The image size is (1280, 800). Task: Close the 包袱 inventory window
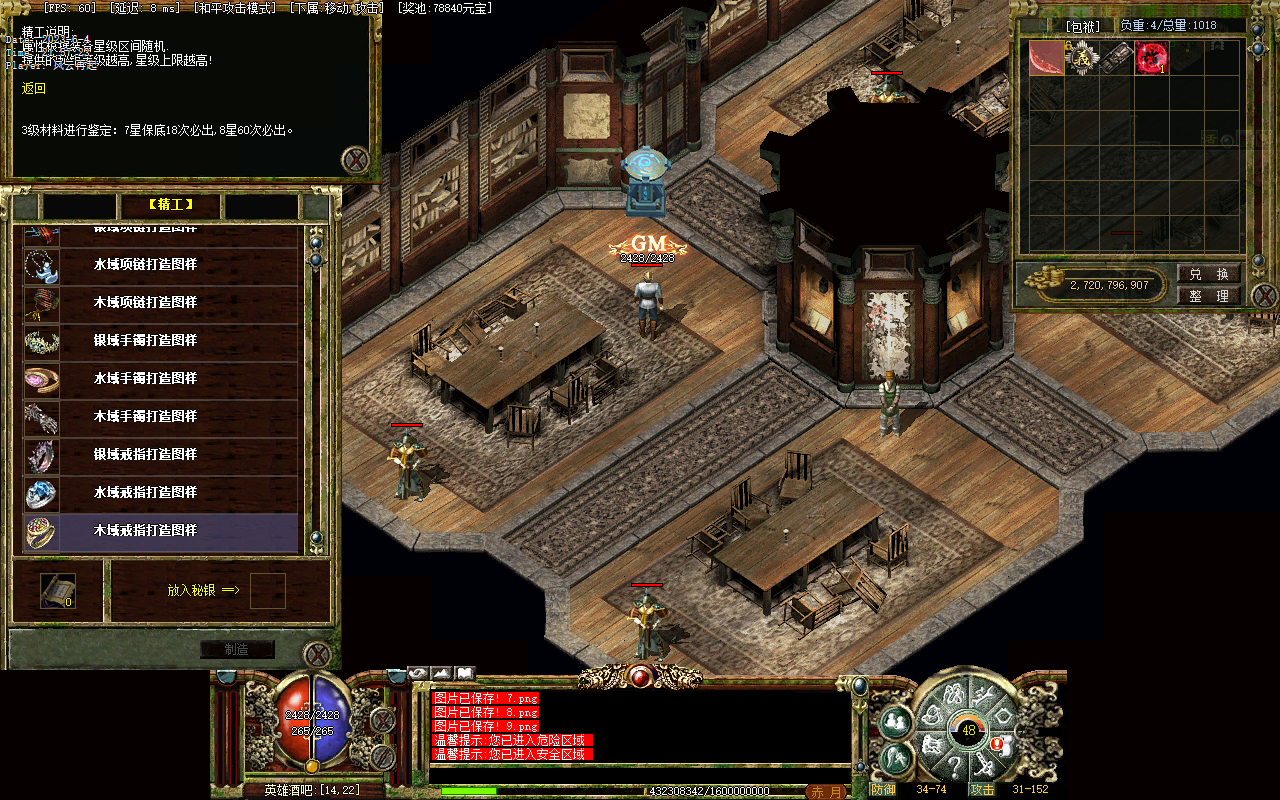click(1264, 296)
